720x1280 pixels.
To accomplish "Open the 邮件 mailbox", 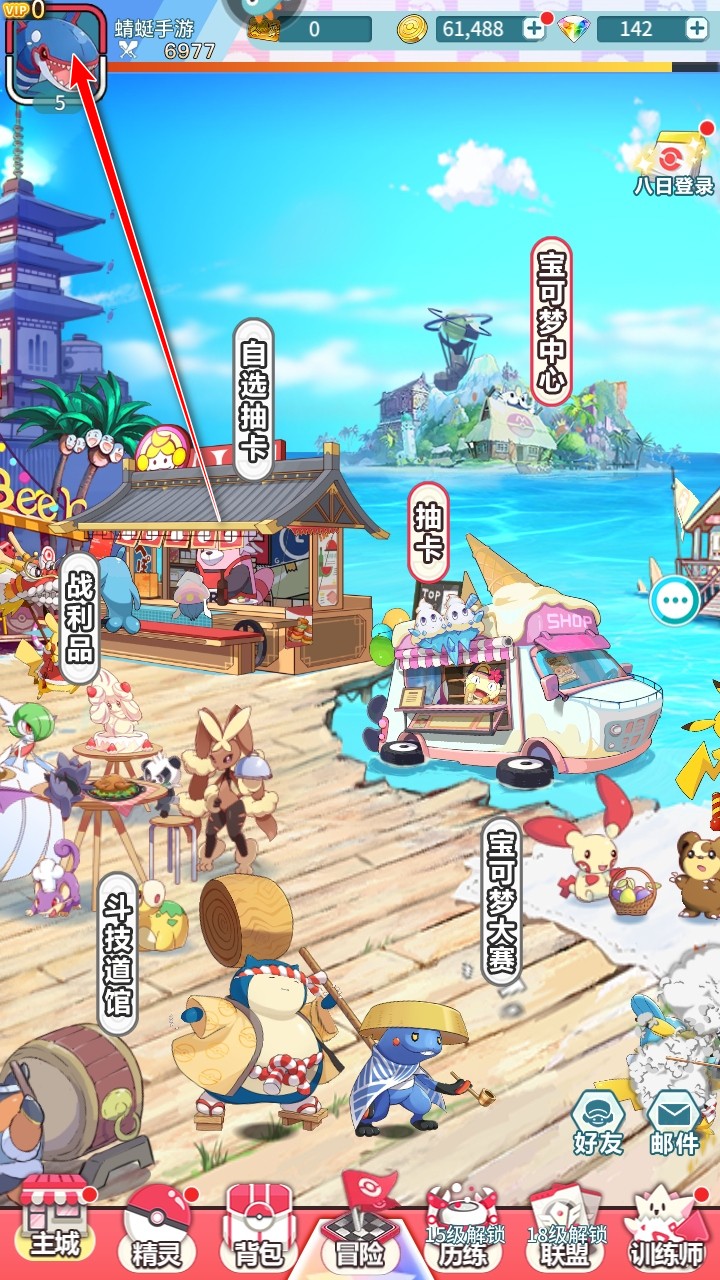I will point(674,1122).
